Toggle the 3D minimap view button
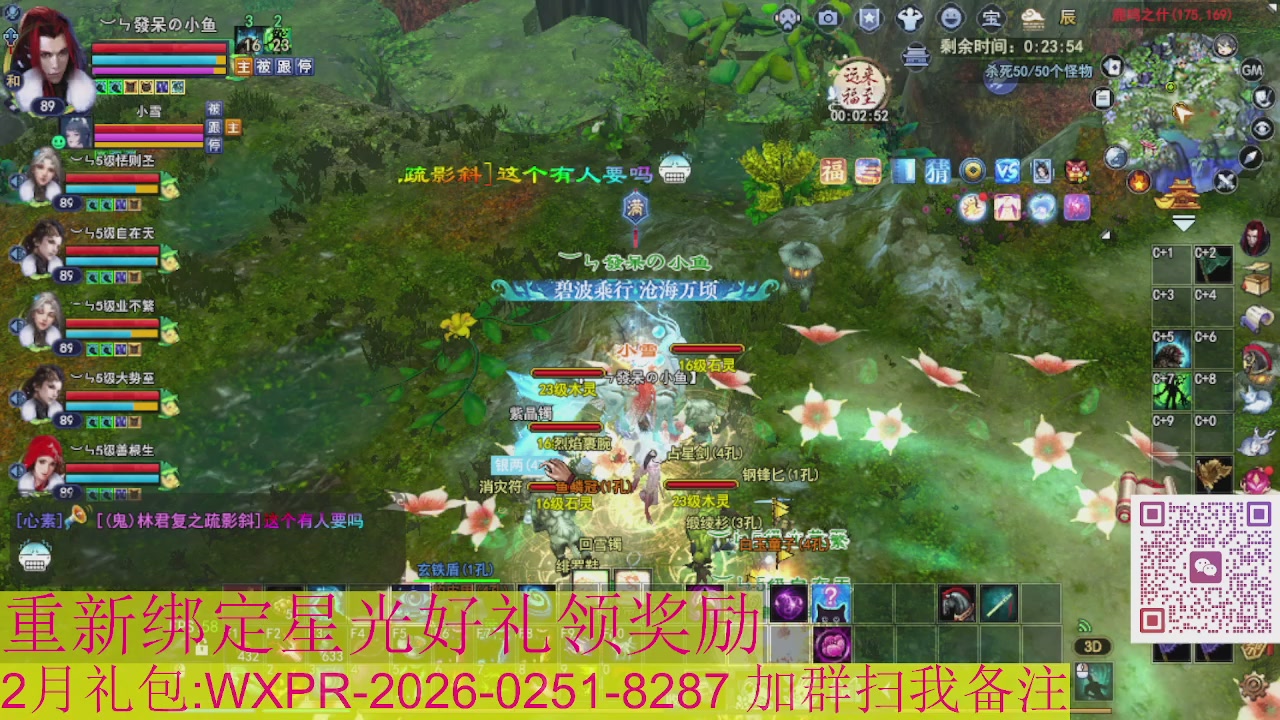This screenshot has width=1280, height=720. [x=1092, y=647]
